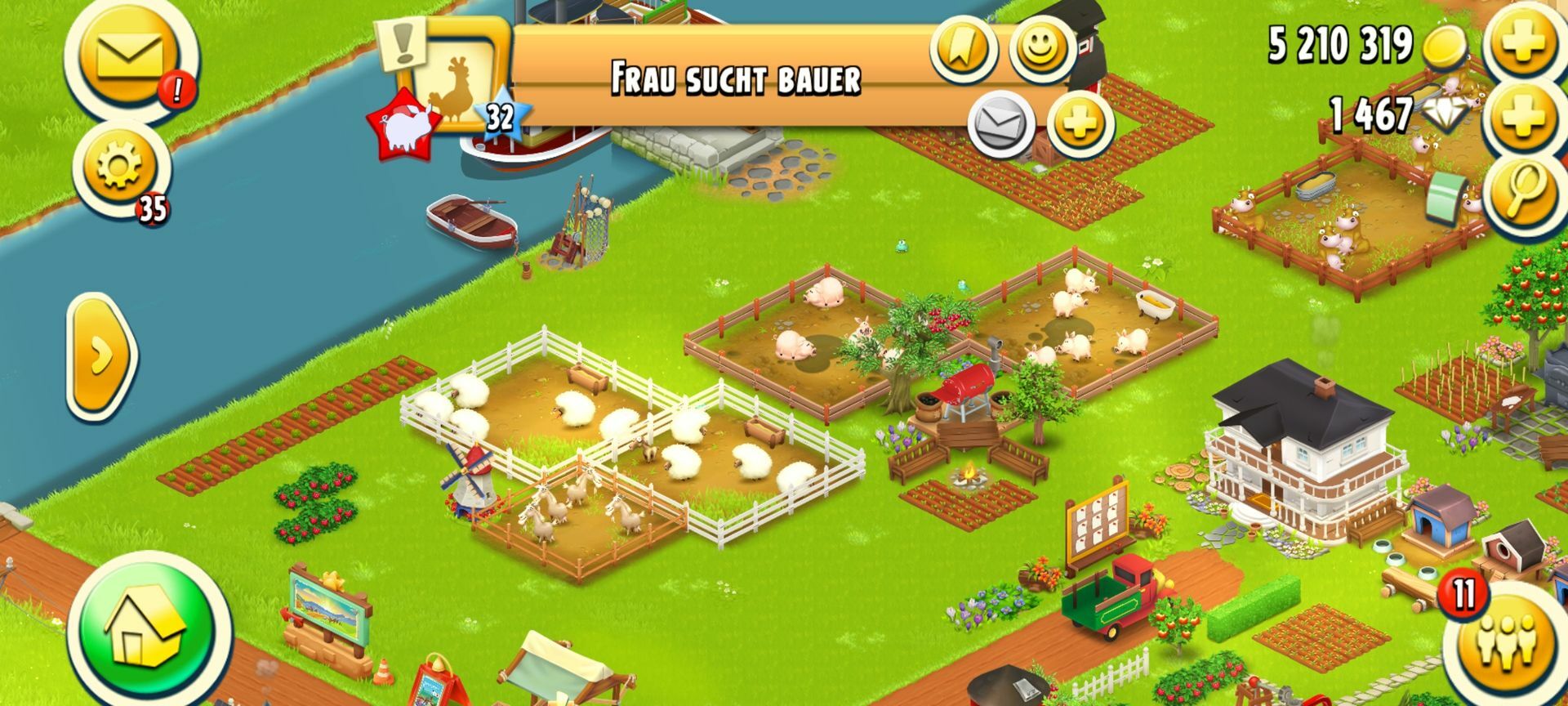Tap the level 32 blue star
The height and width of the screenshot is (706, 1568).
[x=500, y=117]
